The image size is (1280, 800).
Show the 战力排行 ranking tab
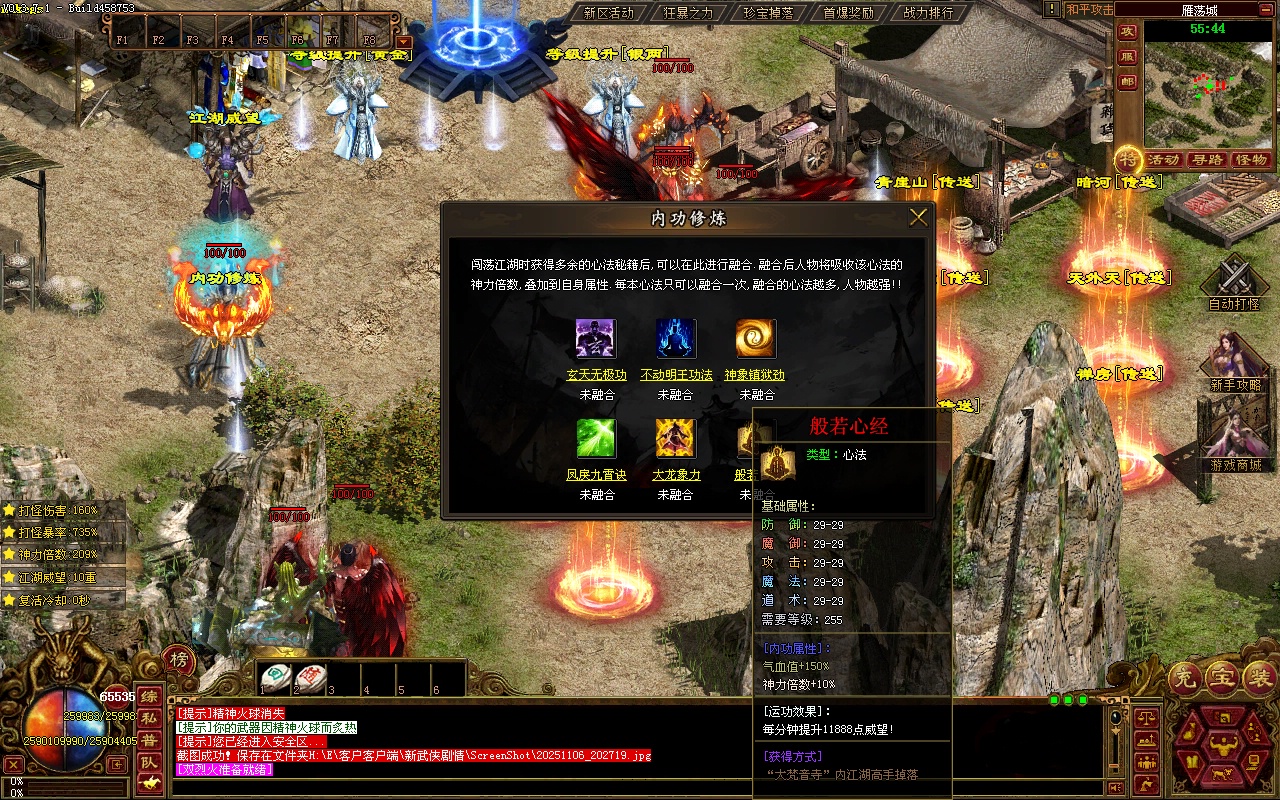pos(928,13)
